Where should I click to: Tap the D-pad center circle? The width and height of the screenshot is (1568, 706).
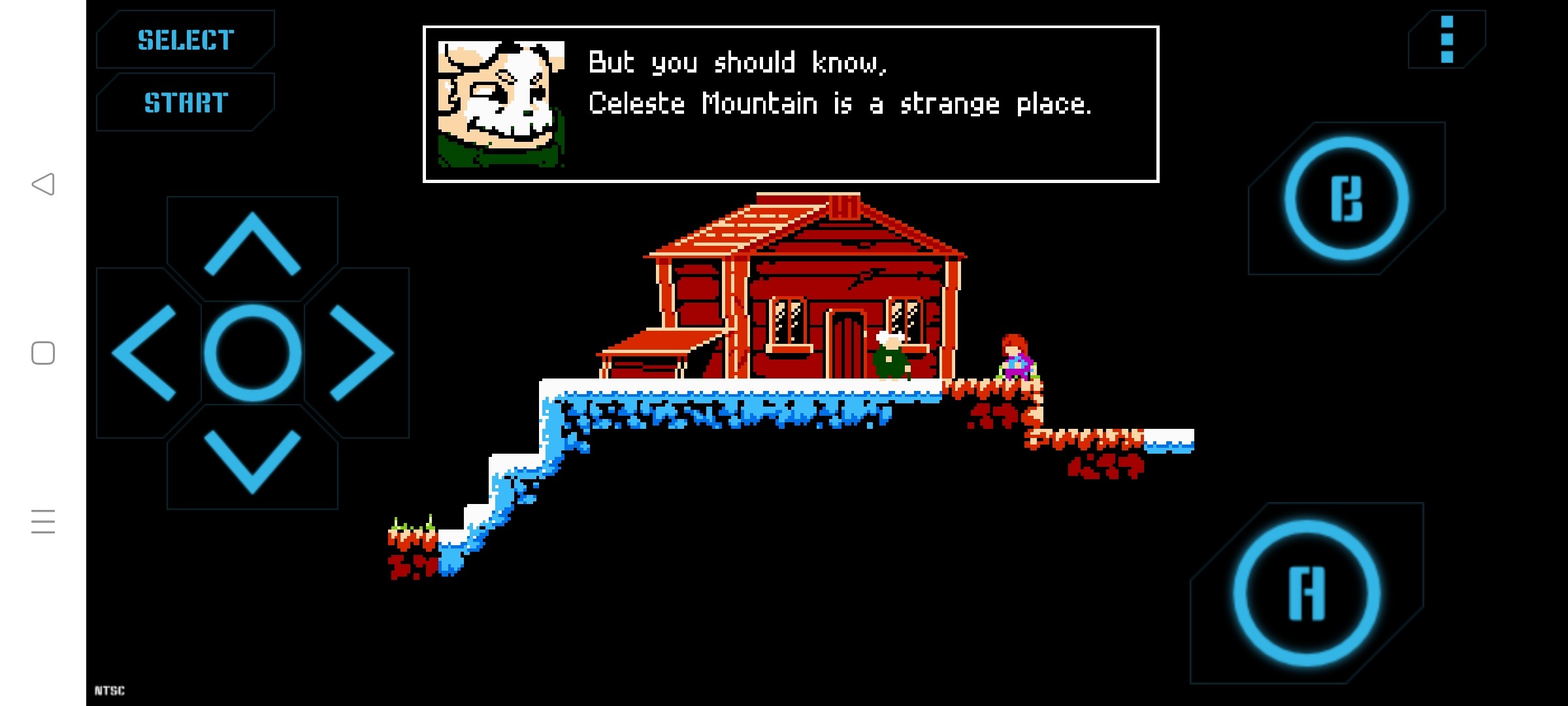252,353
